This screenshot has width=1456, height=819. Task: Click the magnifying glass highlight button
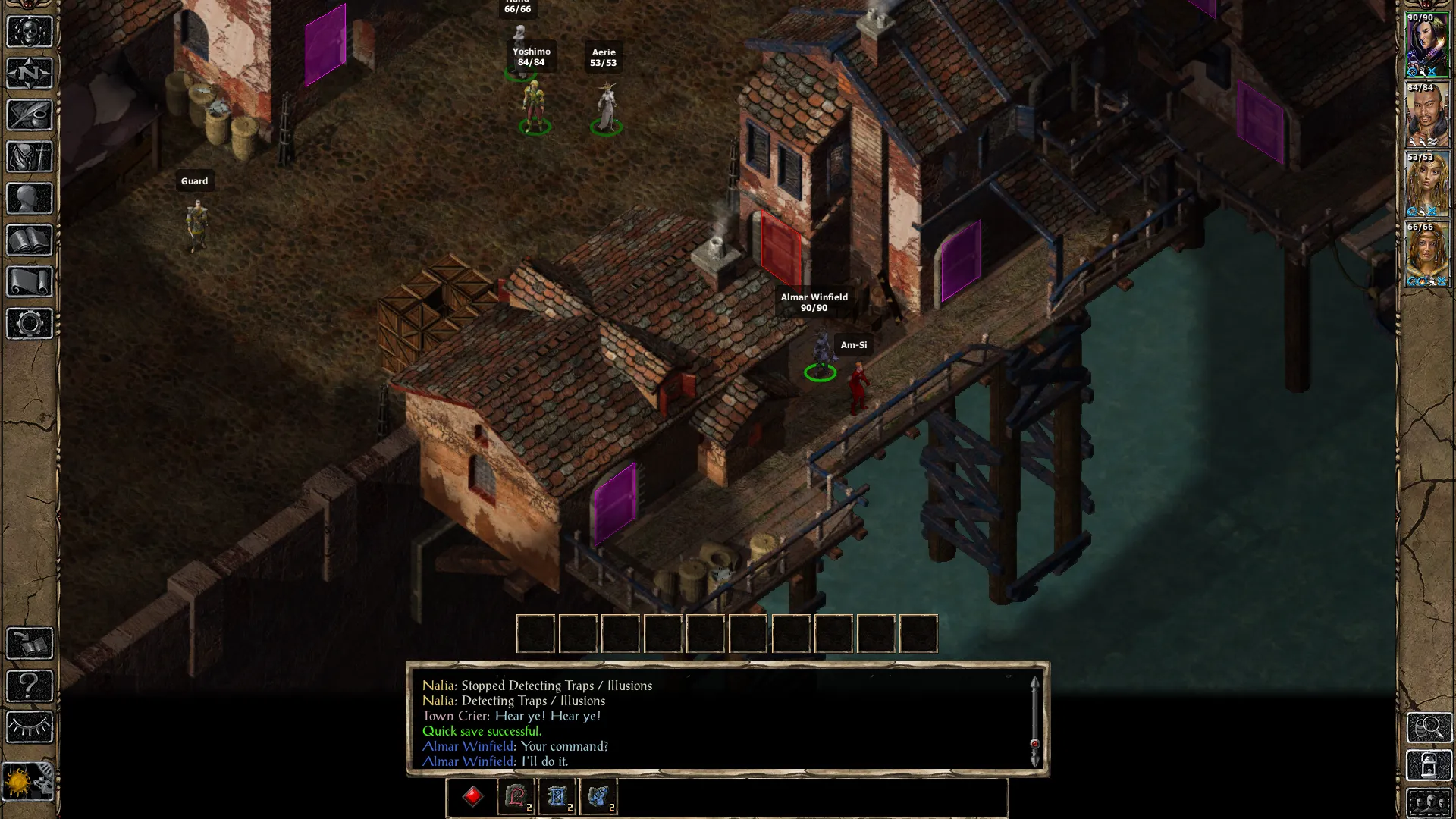coord(1429,727)
